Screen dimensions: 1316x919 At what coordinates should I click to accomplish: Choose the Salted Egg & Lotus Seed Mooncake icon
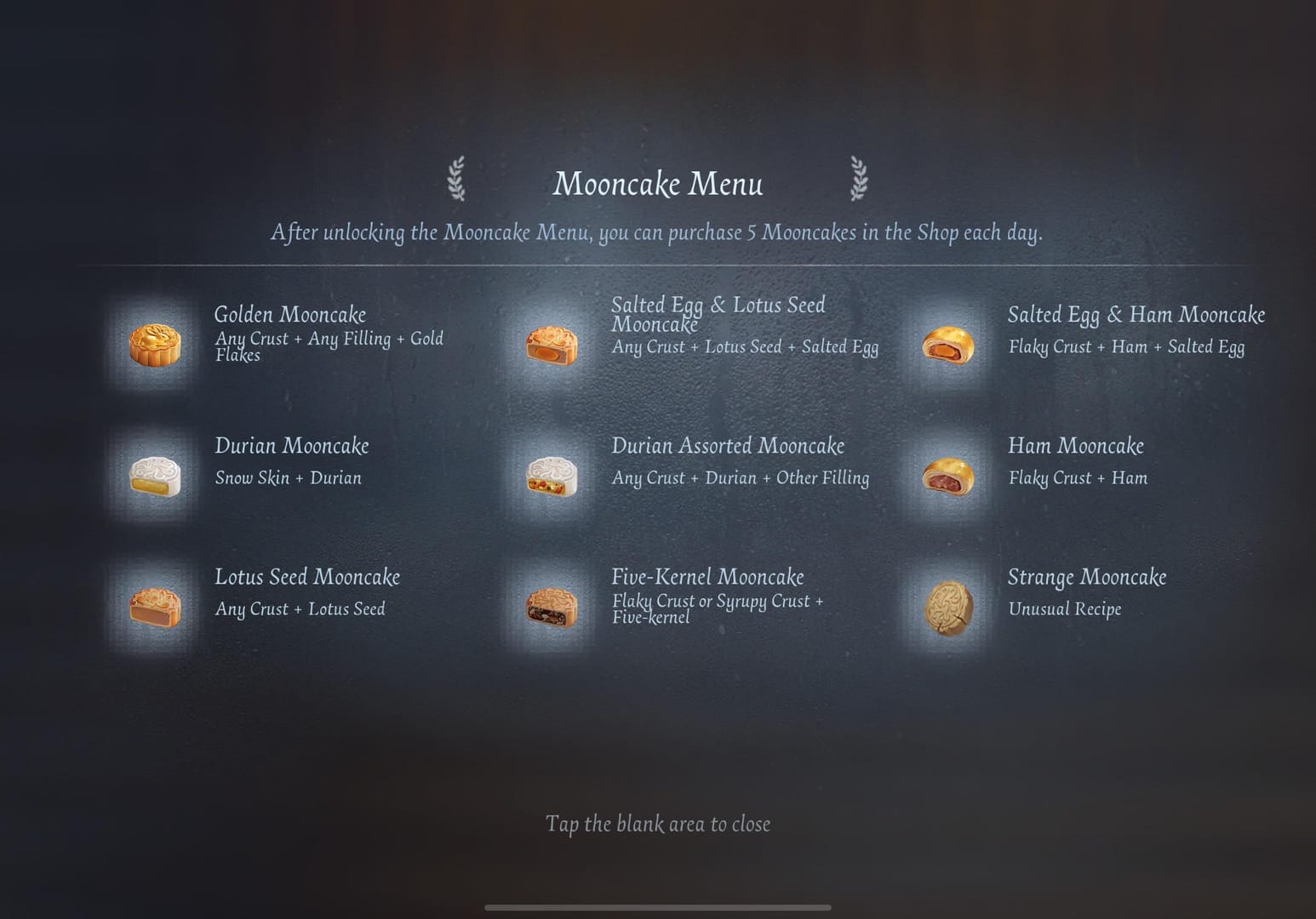pyautogui.click(x=552, y=345)
